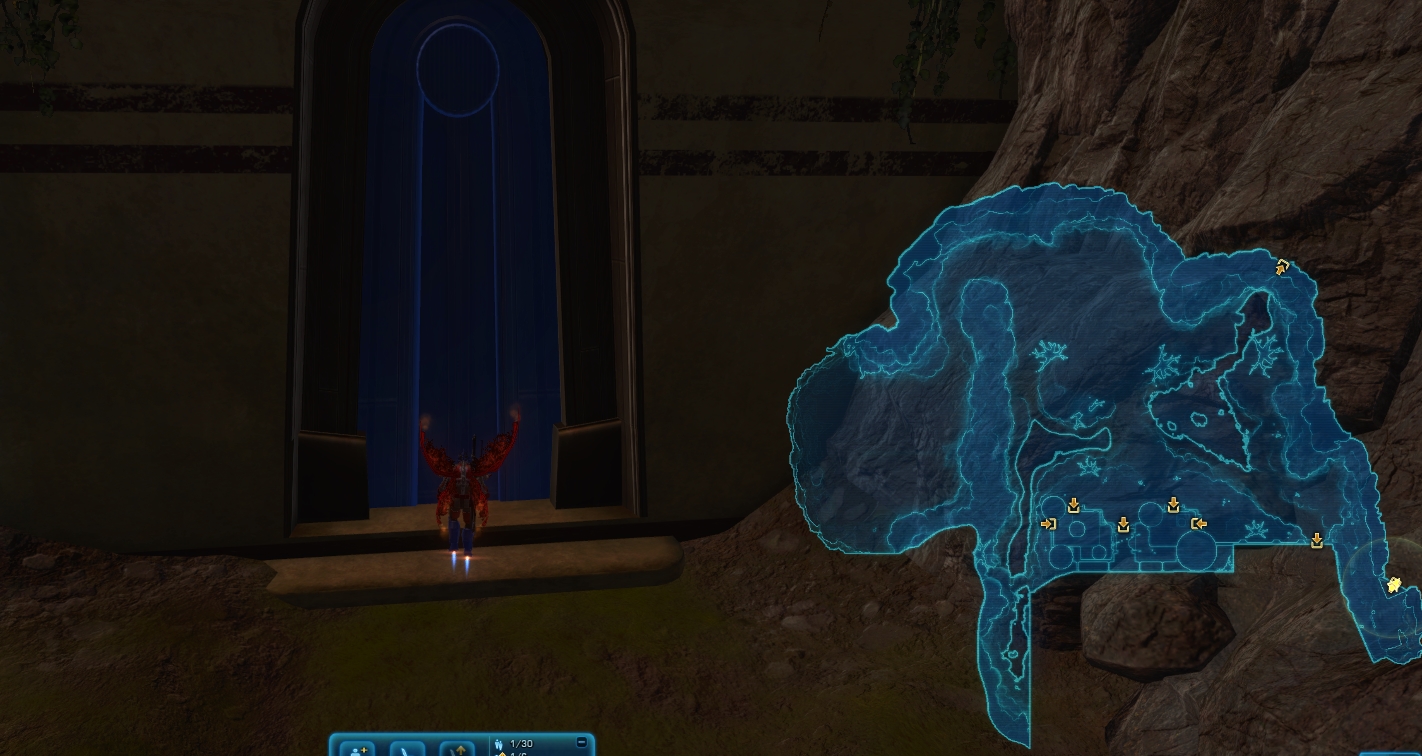Open the invite player button with plus sign
The height and width of the screenshot is (756, 1422).
[x=357, y=749]
